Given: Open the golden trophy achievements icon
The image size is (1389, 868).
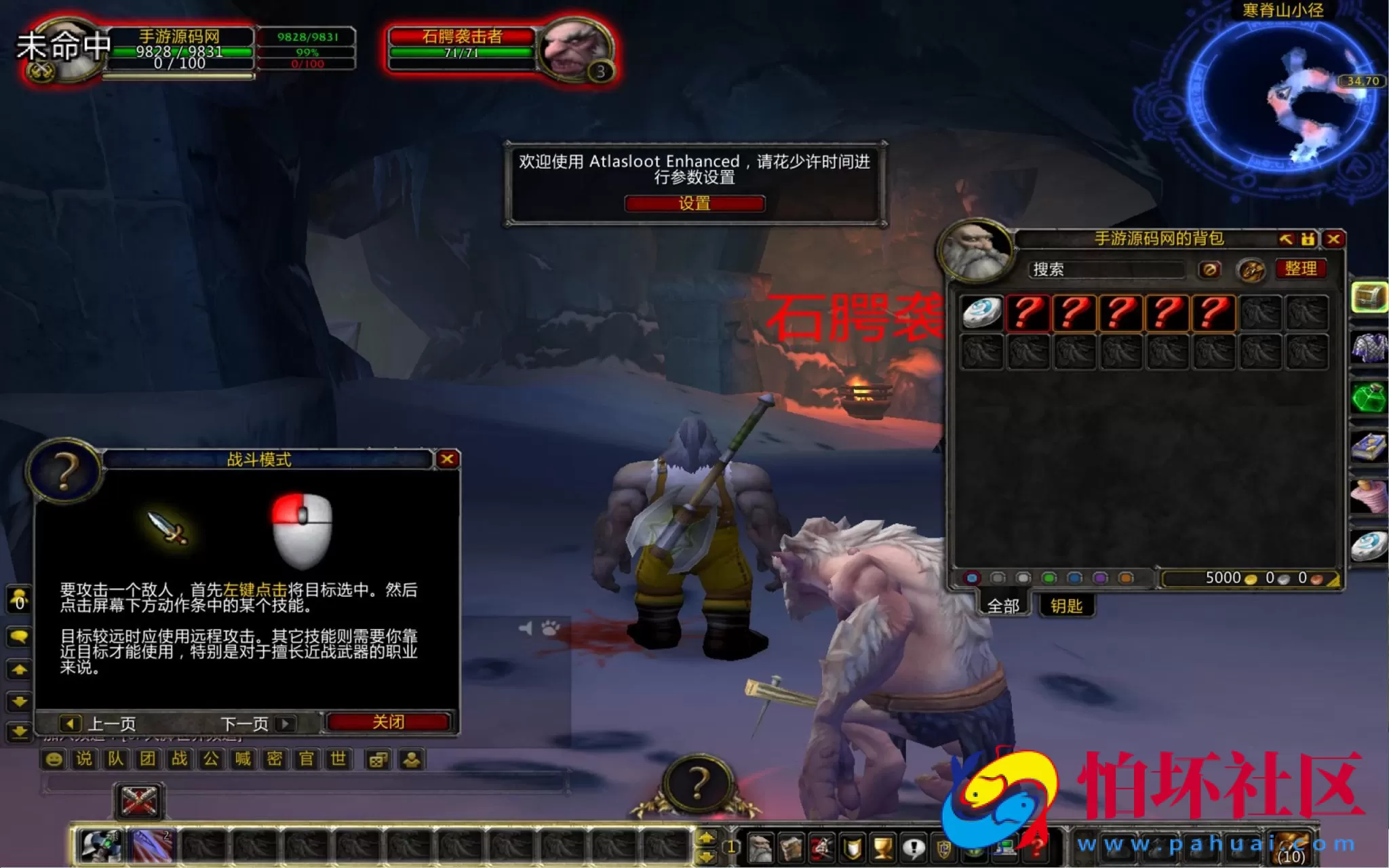Looking at the screenshot, I should 884,848.
